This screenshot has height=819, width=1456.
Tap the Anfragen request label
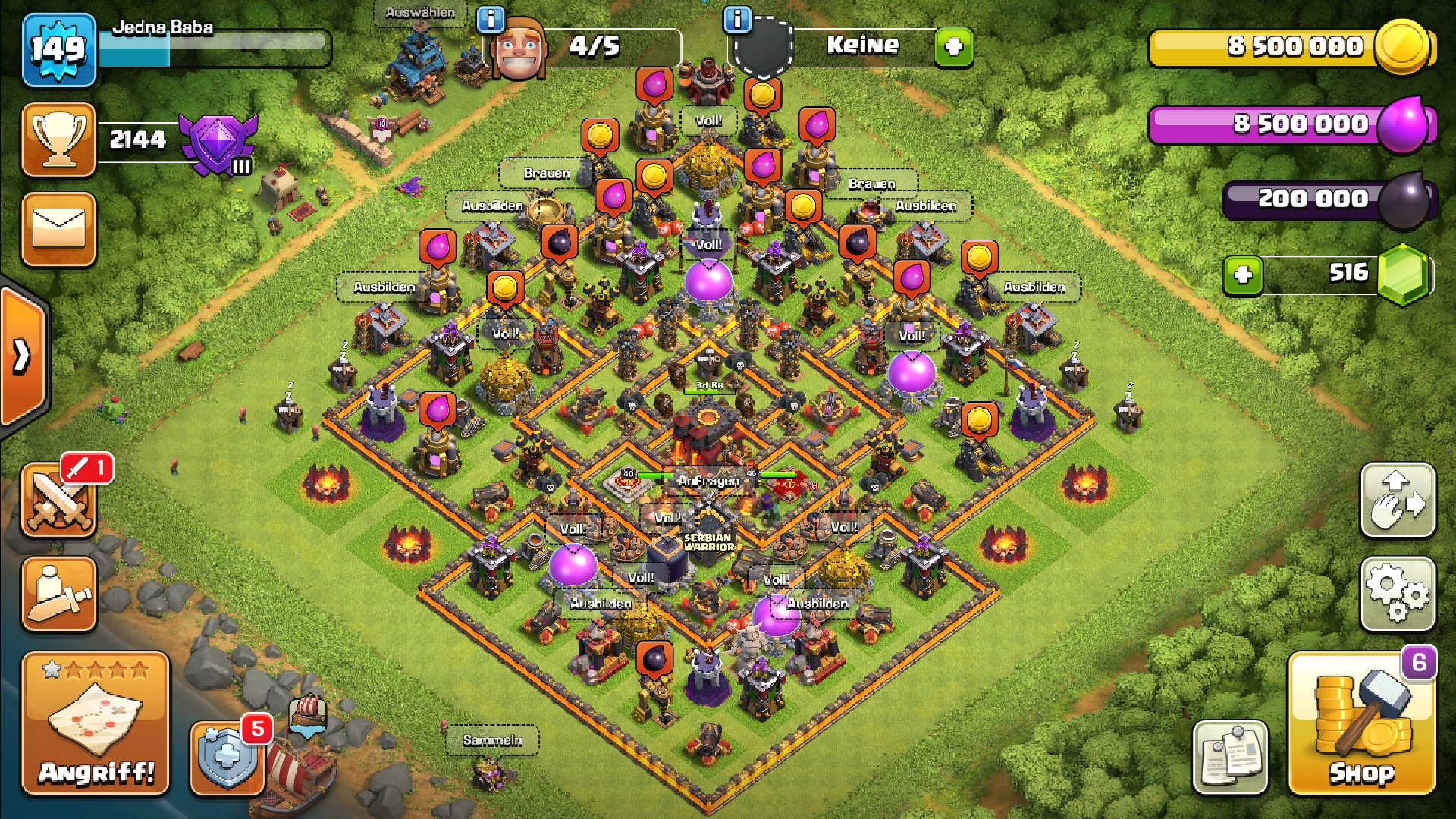pos(708,481)
